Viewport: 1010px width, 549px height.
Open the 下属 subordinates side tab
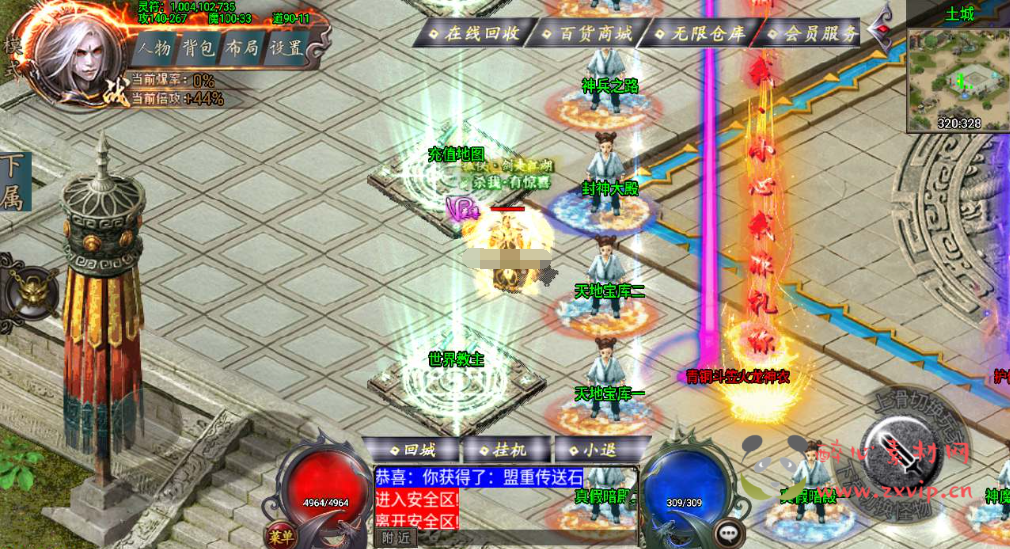point(14,181)
